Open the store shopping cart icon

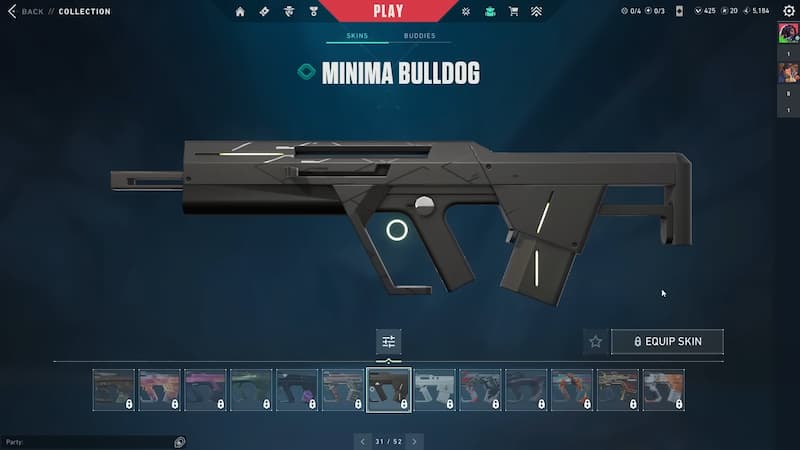[x=513, y=12]
